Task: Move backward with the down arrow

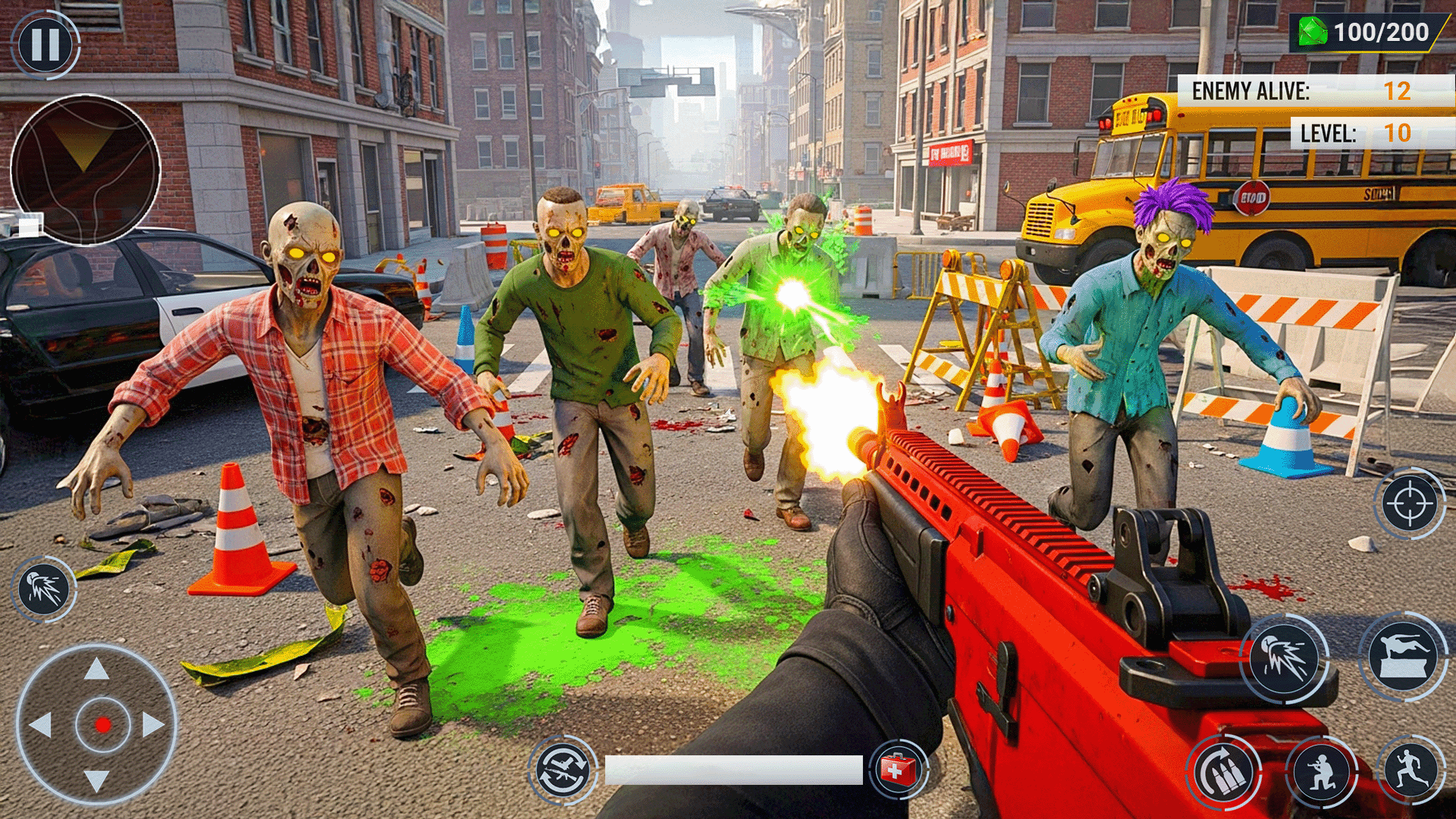Action: [x=96, y=780]
